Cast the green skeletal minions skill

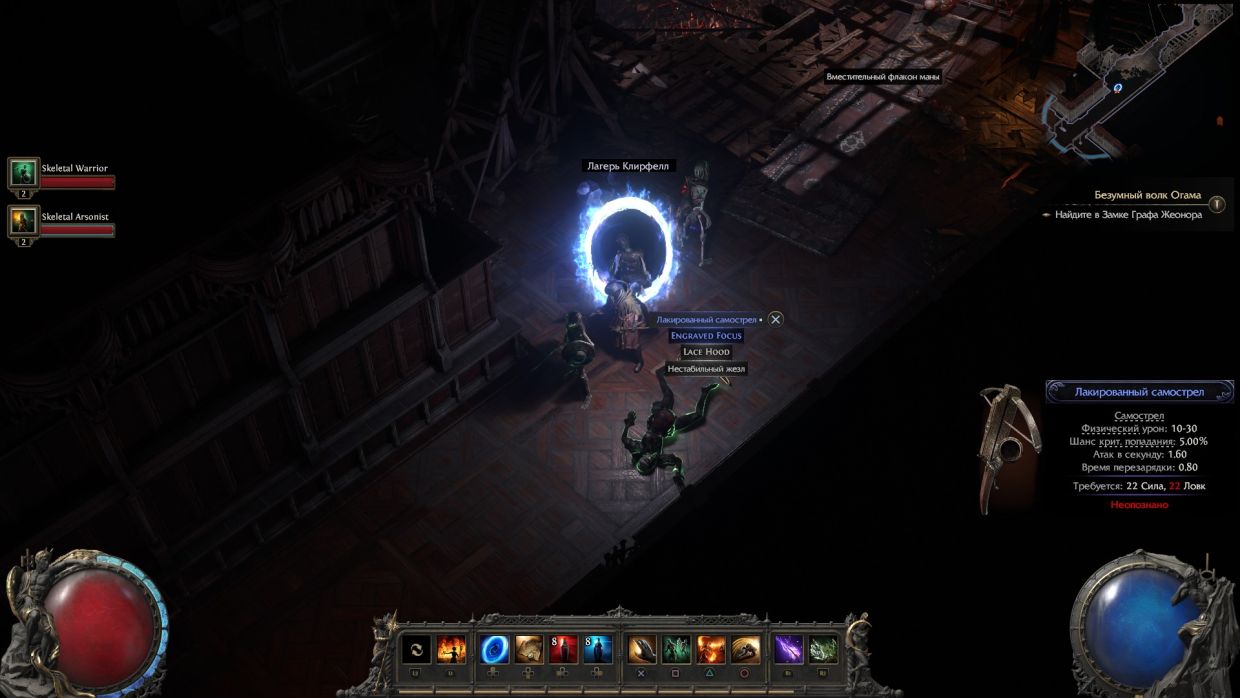tap(676, 650)
